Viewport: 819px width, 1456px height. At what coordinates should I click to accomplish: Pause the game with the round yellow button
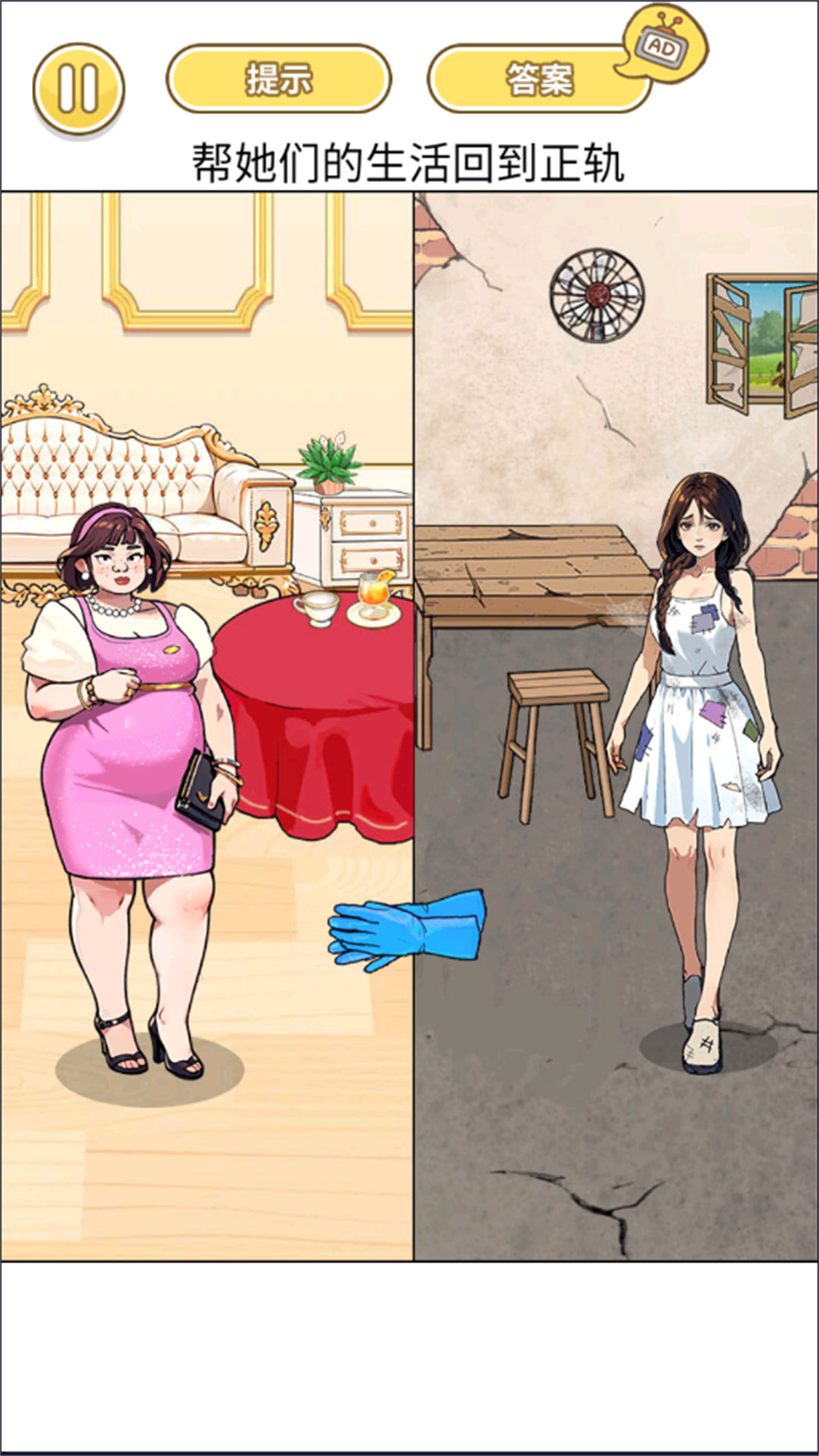click(x=78, y=89)
